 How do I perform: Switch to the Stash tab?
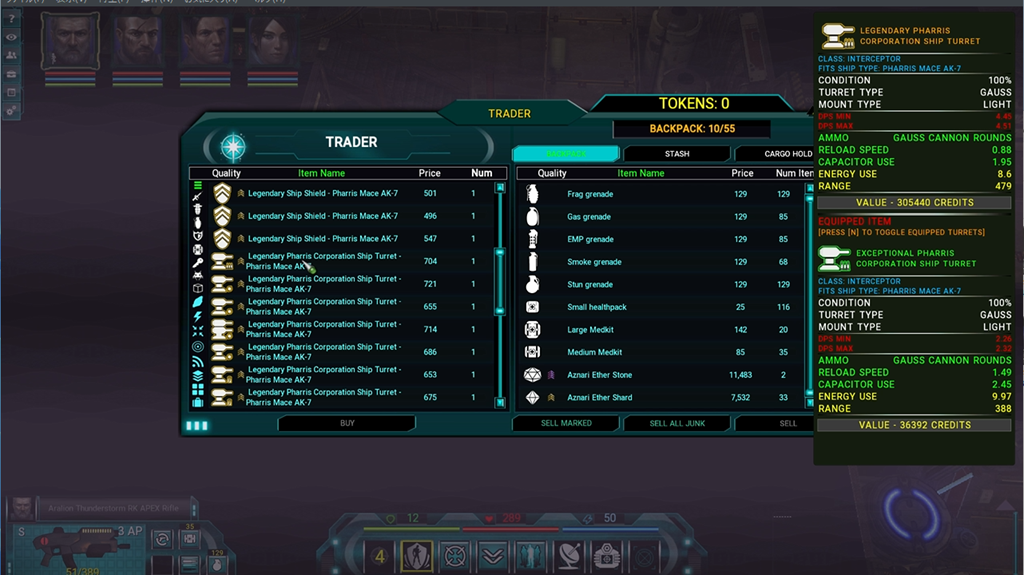677,154
